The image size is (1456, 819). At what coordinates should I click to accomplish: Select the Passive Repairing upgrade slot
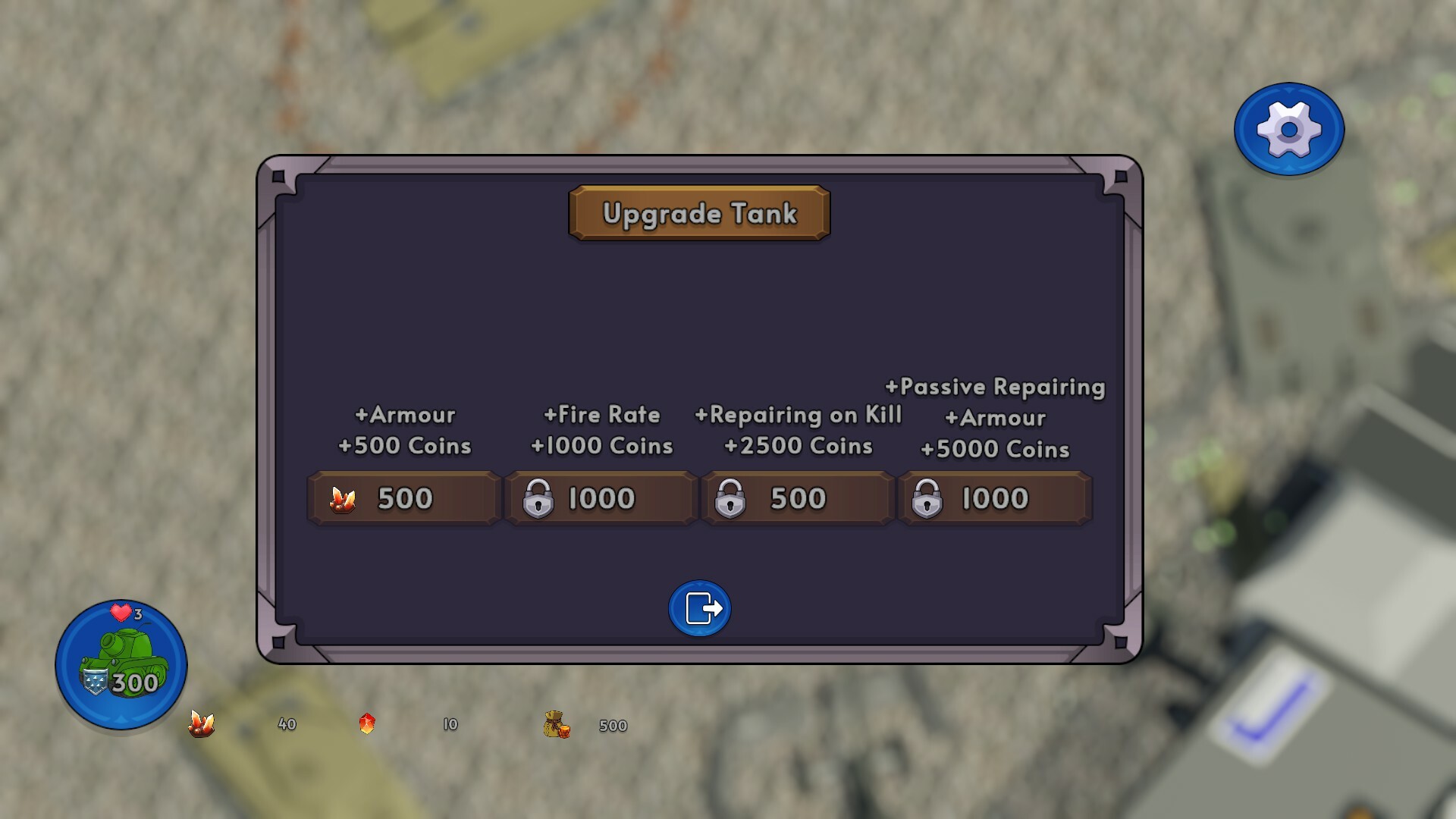tap(993, 498)
